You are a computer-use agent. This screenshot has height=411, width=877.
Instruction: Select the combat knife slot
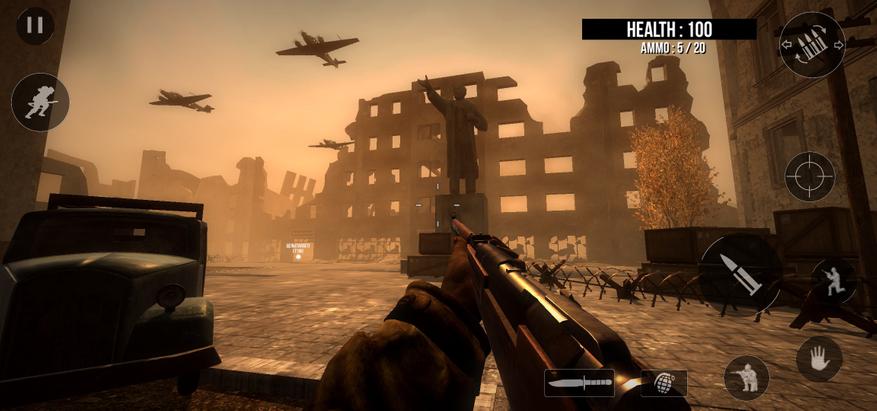[580, 382]
